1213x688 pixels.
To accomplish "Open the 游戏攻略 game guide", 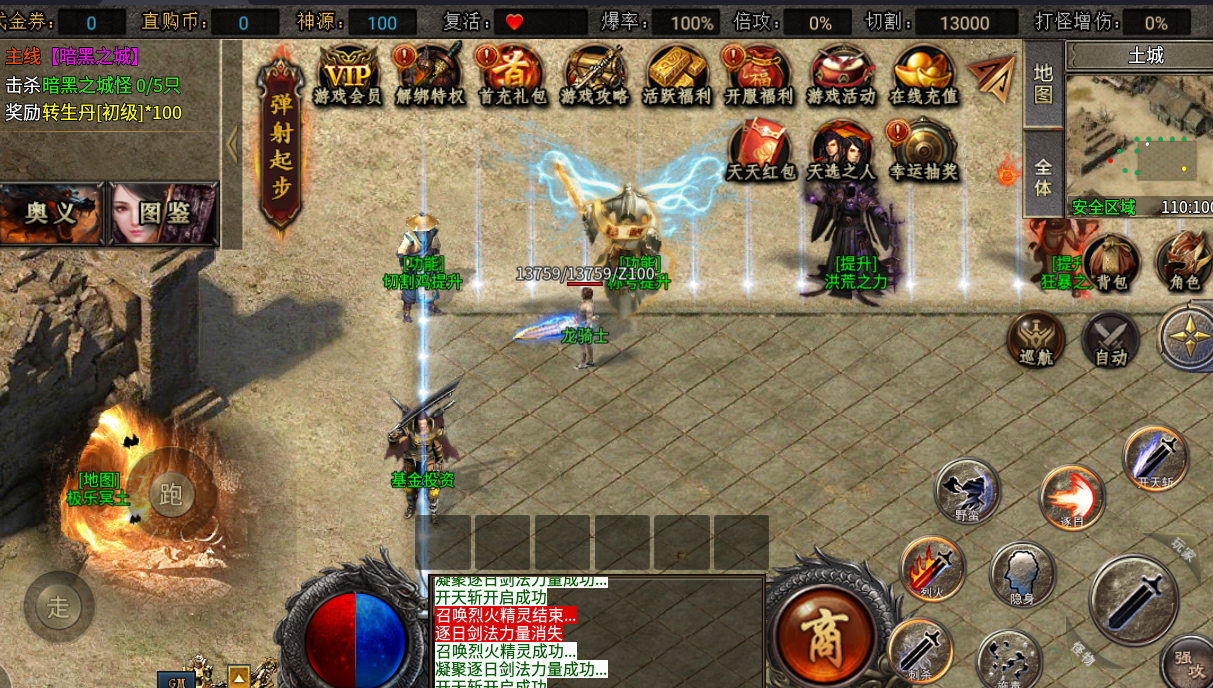I will 595,75.
